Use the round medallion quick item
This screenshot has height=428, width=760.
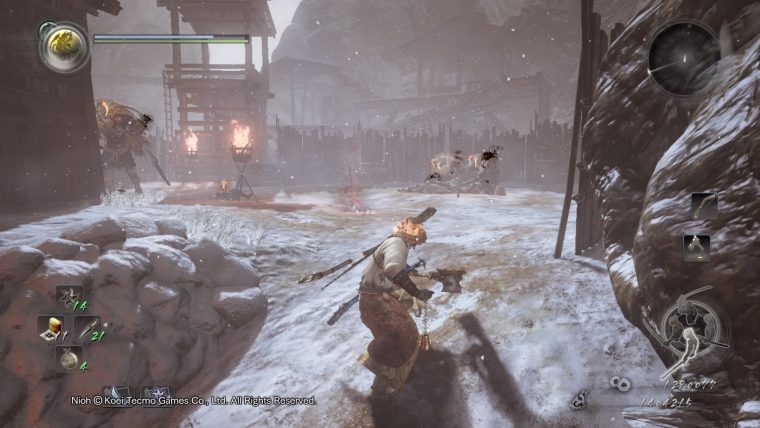(x=69, y=358)
